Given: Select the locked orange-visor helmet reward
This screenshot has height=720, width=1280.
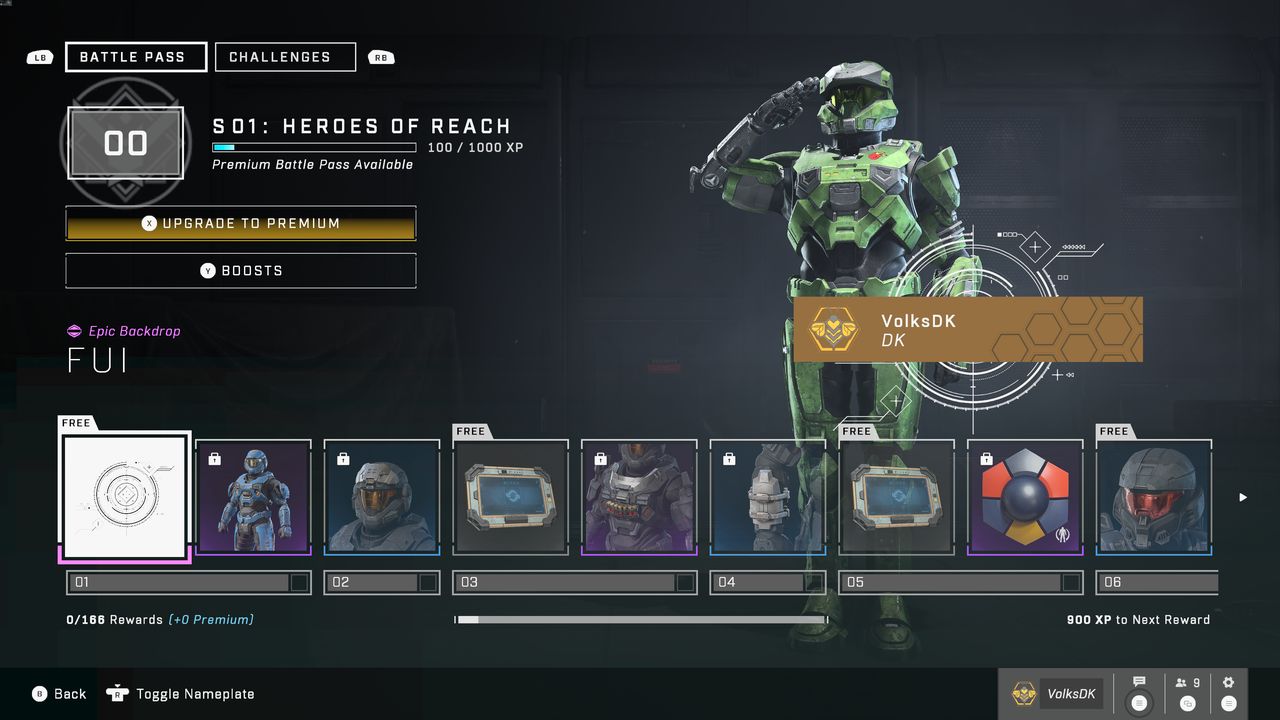Looking at the screenshot, I should 382,497.
